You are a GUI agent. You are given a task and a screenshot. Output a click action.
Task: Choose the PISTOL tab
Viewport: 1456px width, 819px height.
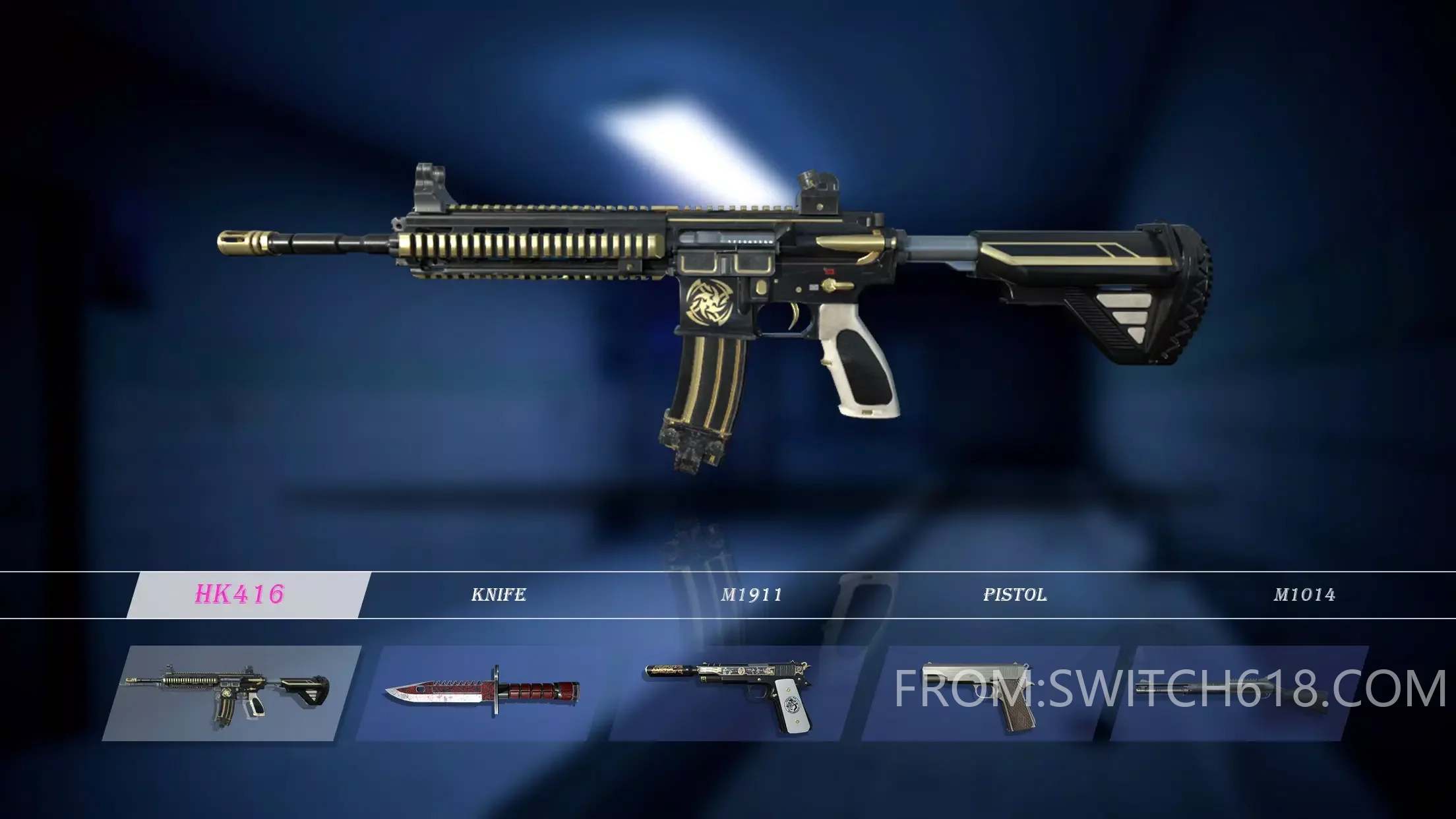1015,595
